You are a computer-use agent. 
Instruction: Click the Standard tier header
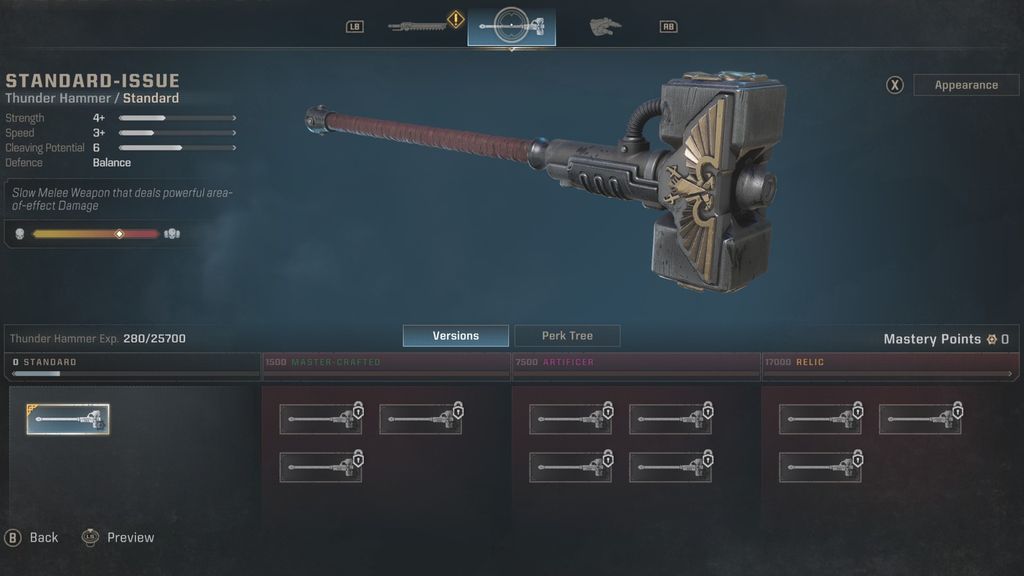(133, 362)
